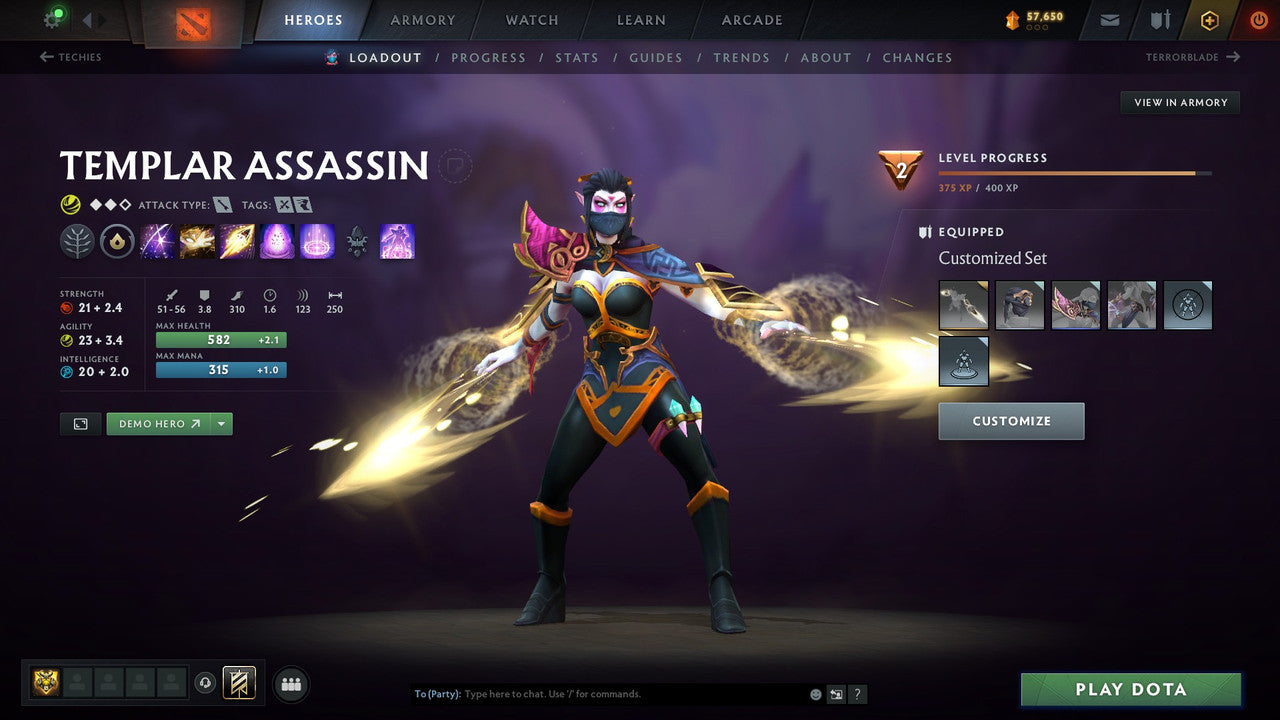The width and height of the screenshot is (1280, 720).
Task: Open the friends list icon near party bar
Action: click(290, 684)
